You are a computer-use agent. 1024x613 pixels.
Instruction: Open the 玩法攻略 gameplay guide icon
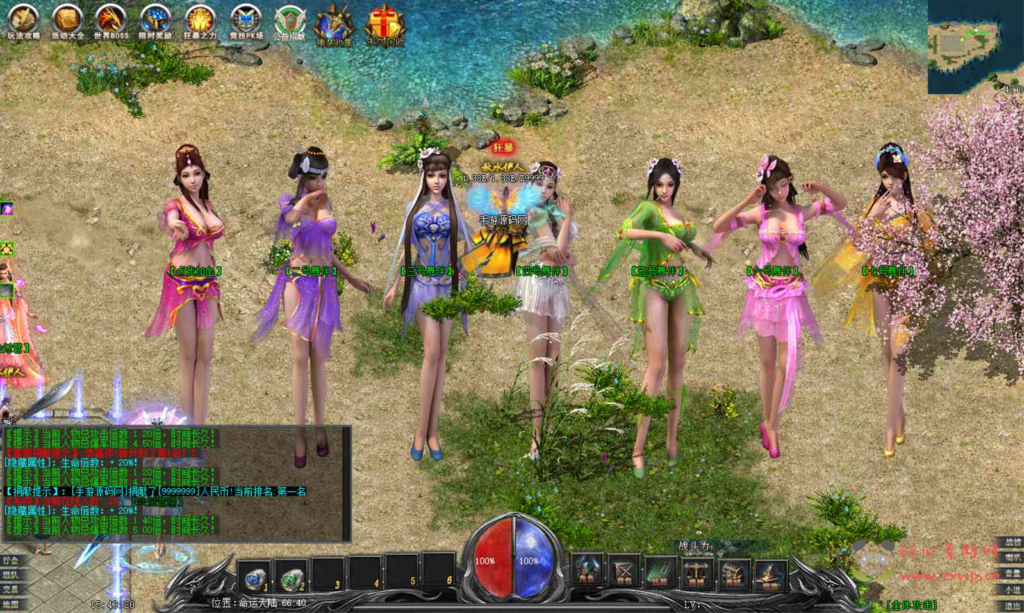(x=23, y=19)
